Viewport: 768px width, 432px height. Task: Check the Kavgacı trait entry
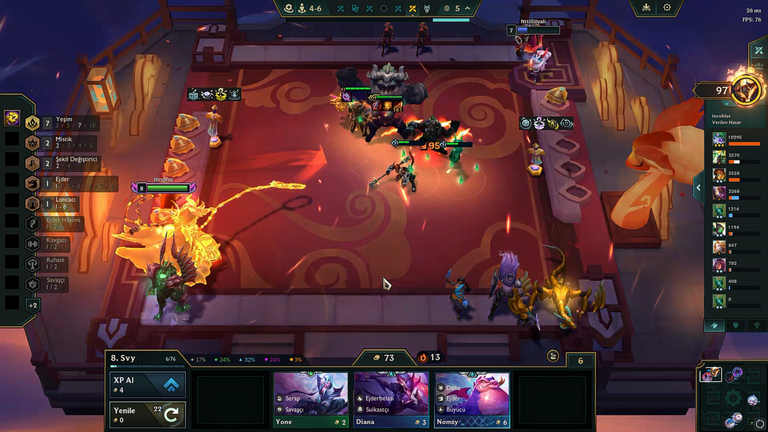coord(55,244)
